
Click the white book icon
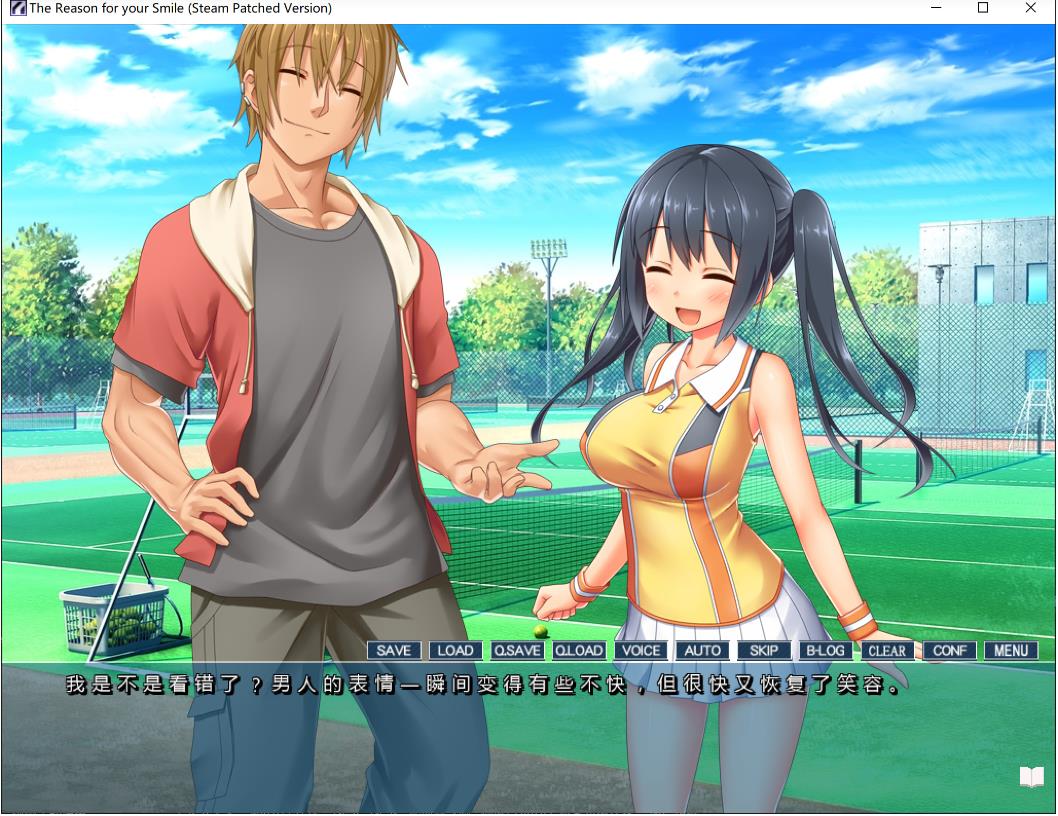(x=1031, y=777)
